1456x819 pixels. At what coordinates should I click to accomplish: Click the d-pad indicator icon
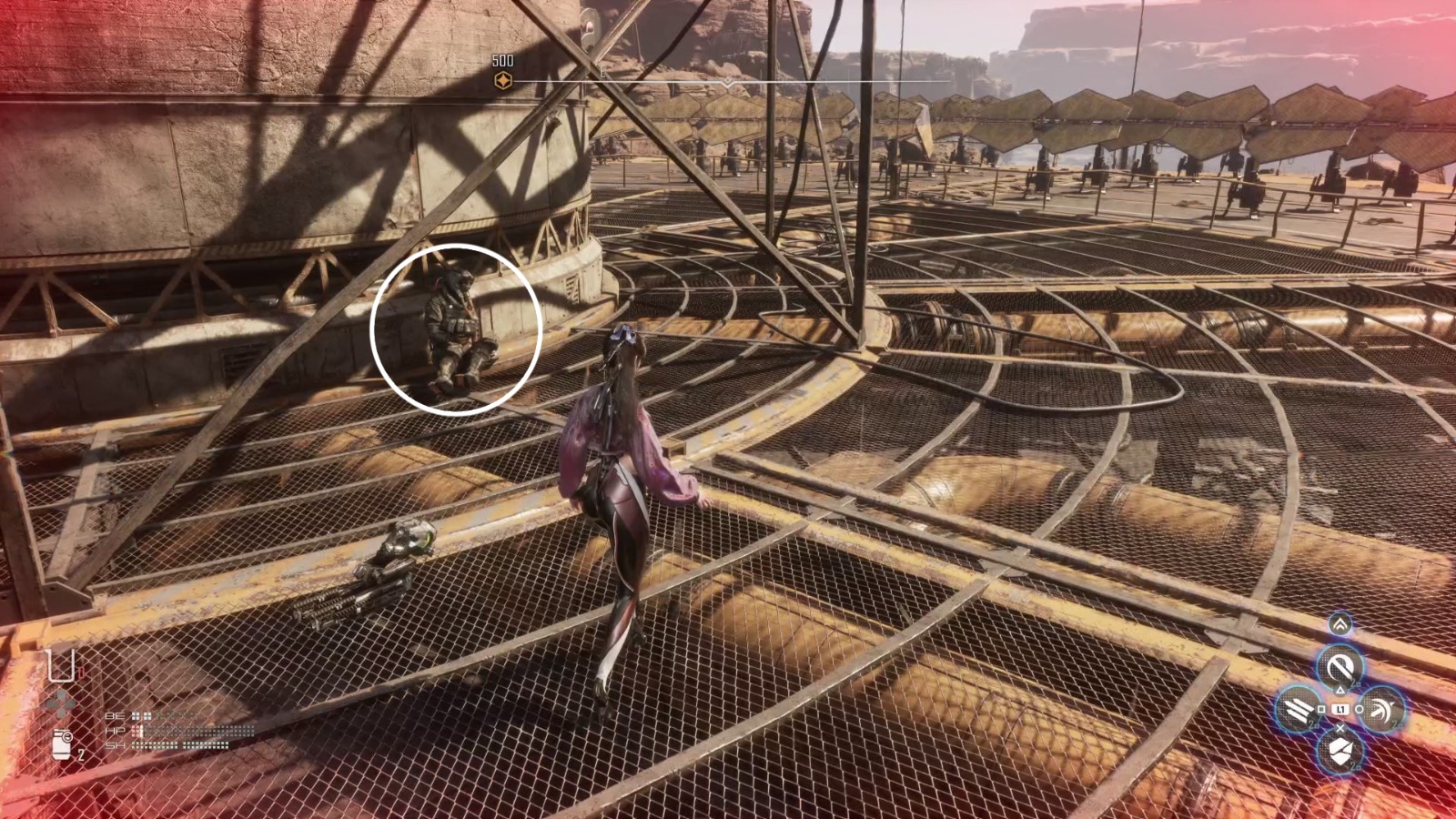click(61, 703)
